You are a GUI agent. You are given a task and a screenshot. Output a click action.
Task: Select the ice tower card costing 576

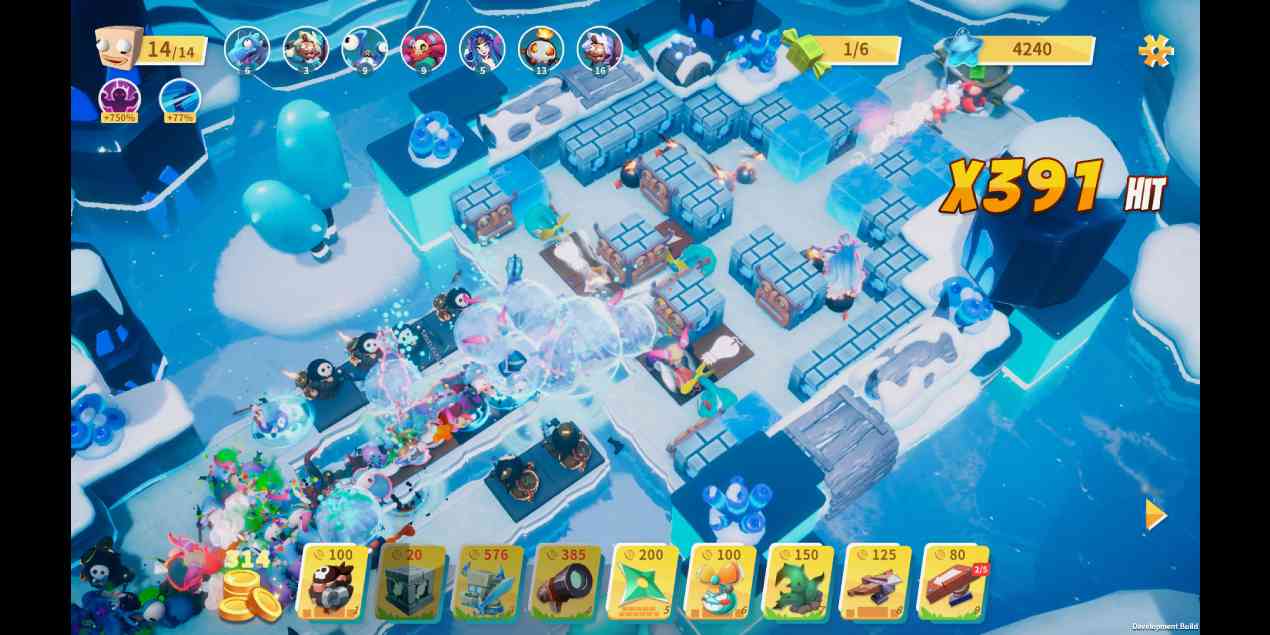489,581
